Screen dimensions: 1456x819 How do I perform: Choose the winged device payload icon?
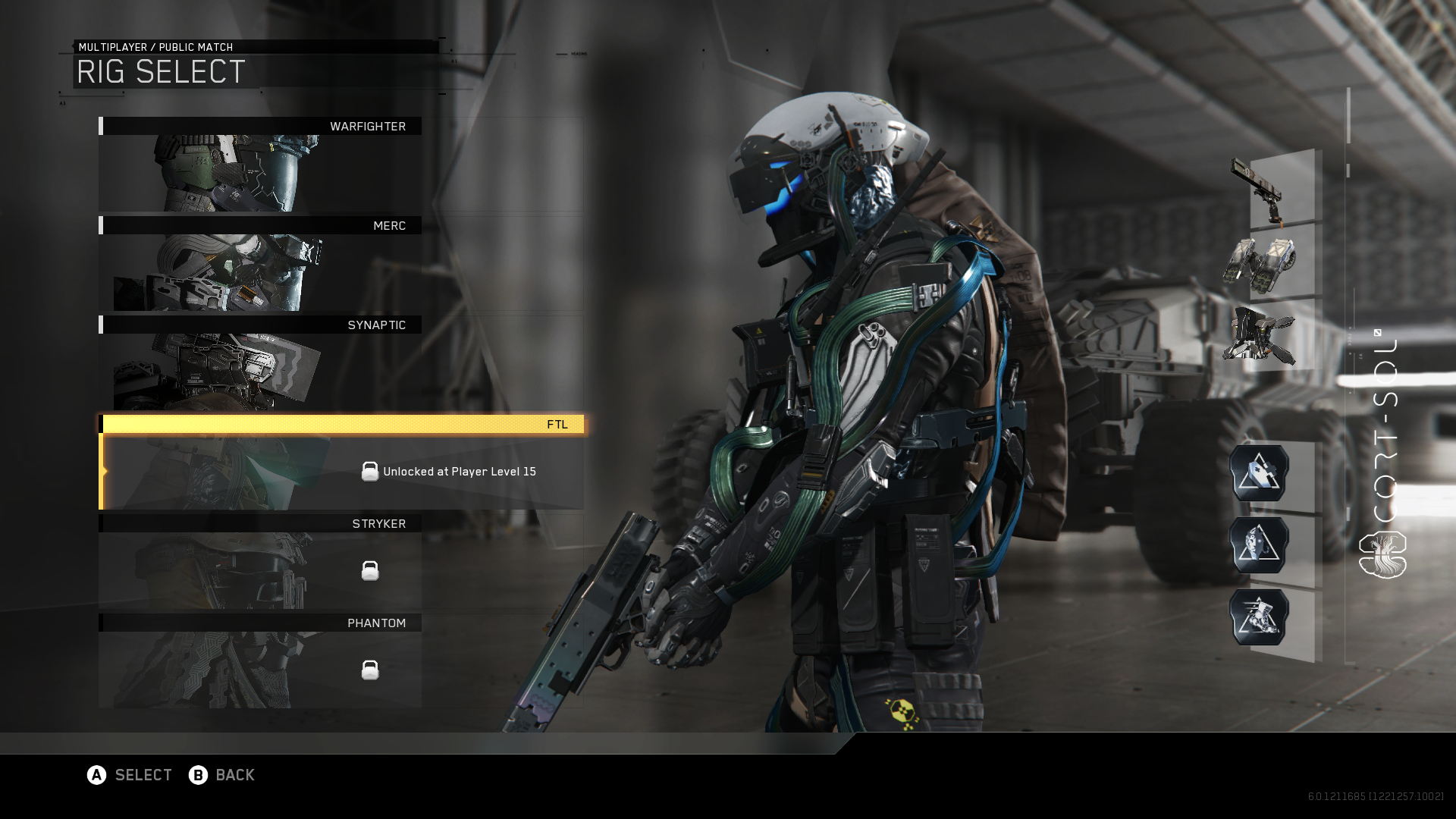pyautogui.click(x=1260, y=336)
